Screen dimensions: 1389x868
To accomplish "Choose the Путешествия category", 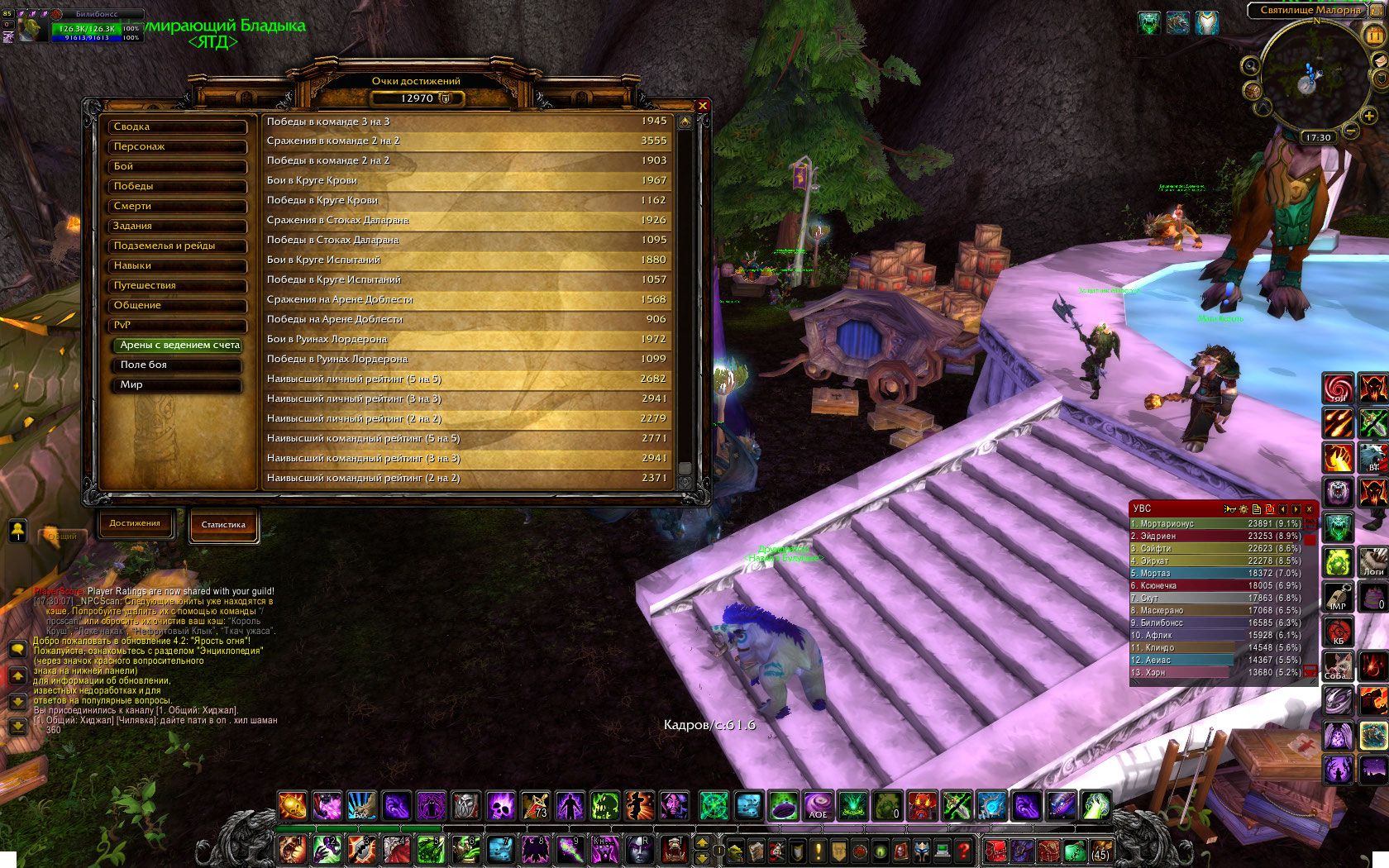I will pyautogui.click(x=178, y=286).
